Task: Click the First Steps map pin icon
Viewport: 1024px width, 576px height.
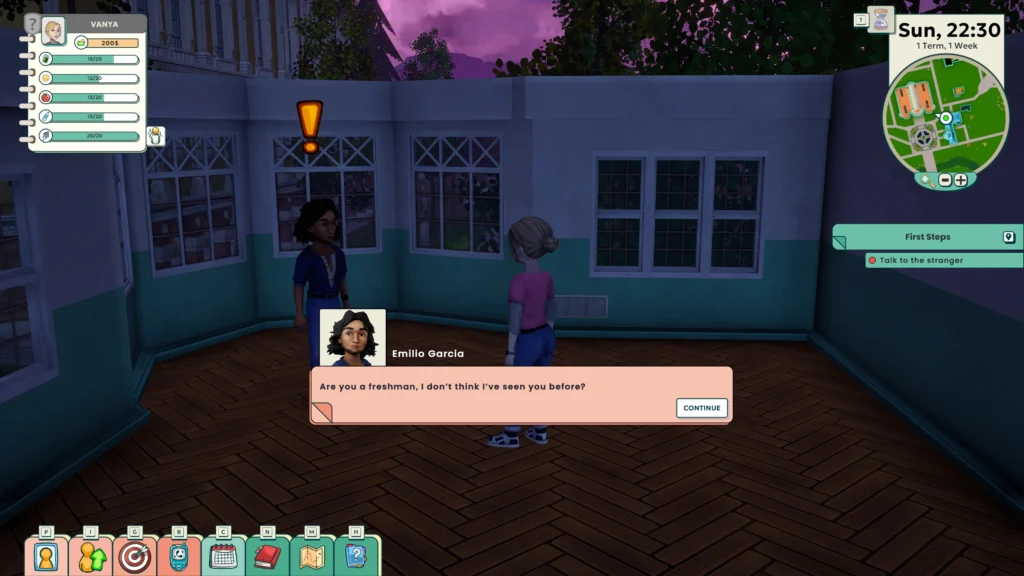Action: (x=1009, y=237)
